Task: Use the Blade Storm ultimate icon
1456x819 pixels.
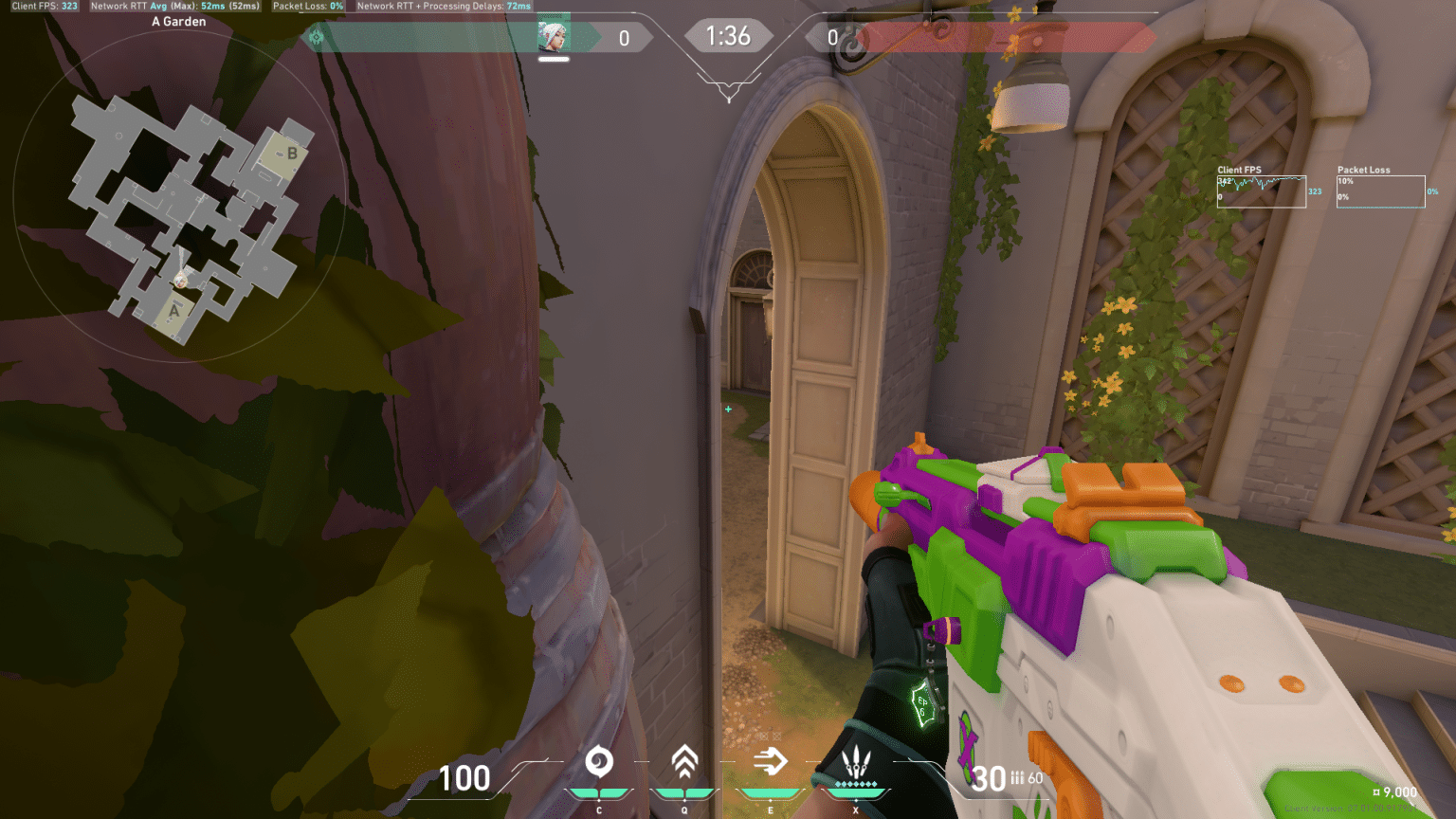Action: [856, 761]
